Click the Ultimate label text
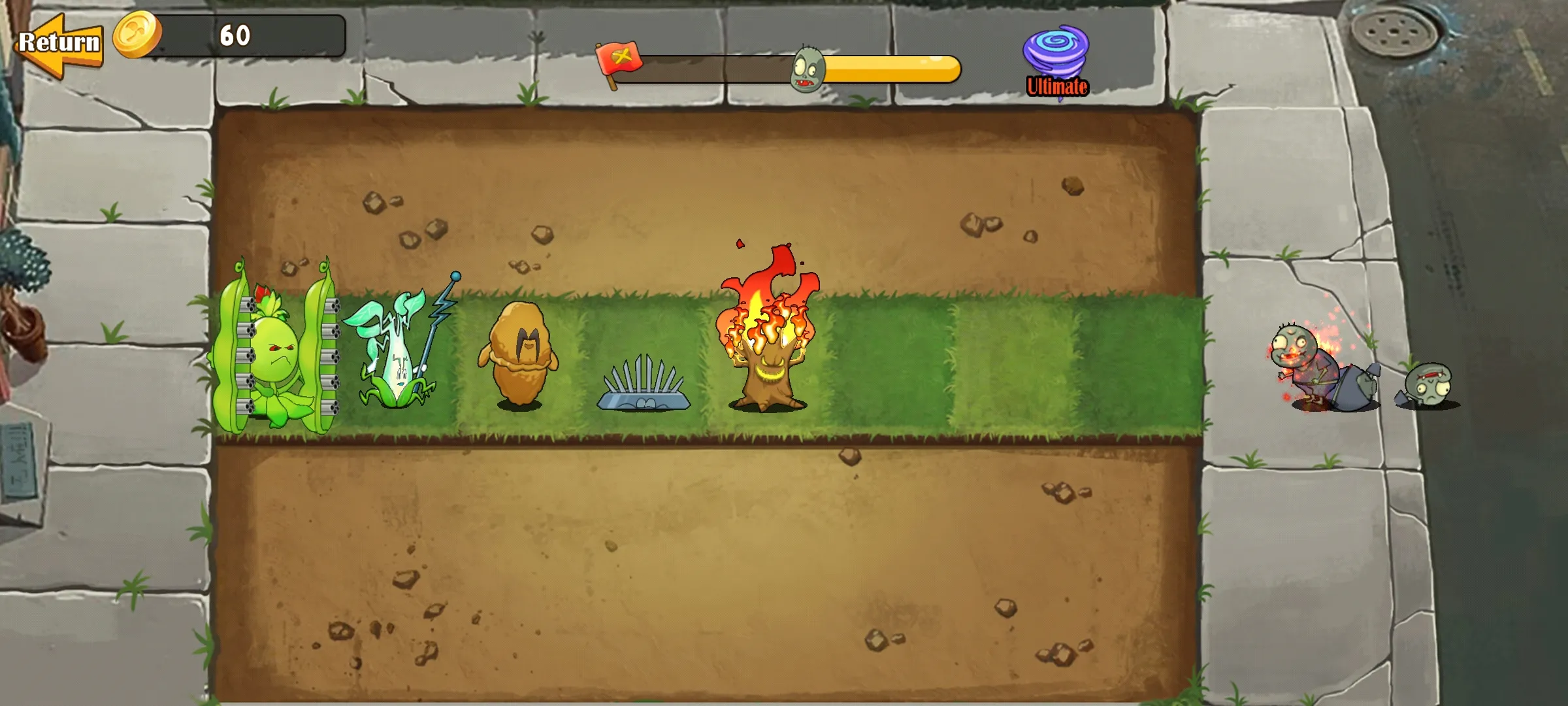 (1056, 85)
